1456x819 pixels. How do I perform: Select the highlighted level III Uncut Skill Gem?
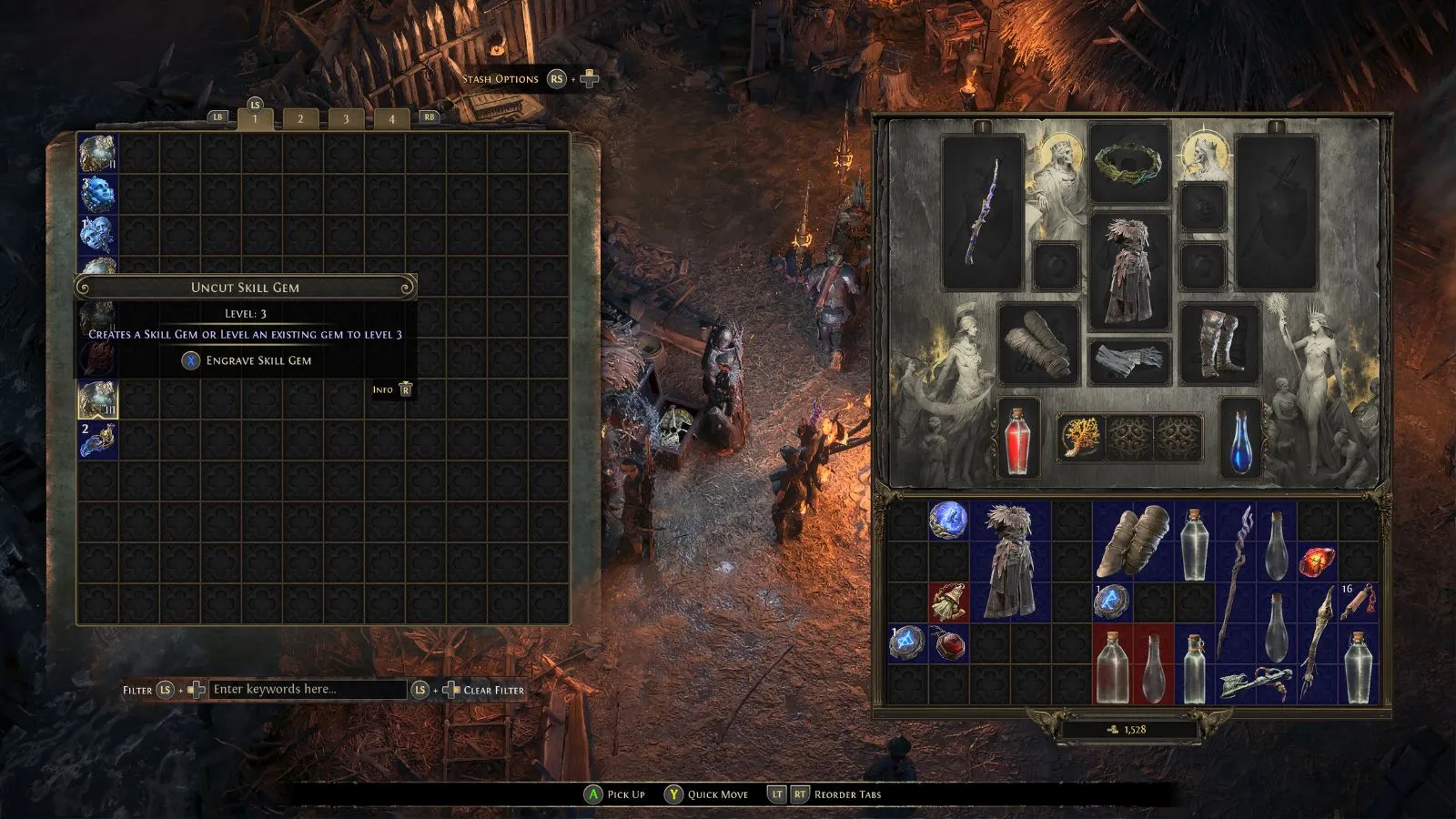point(97,399)
